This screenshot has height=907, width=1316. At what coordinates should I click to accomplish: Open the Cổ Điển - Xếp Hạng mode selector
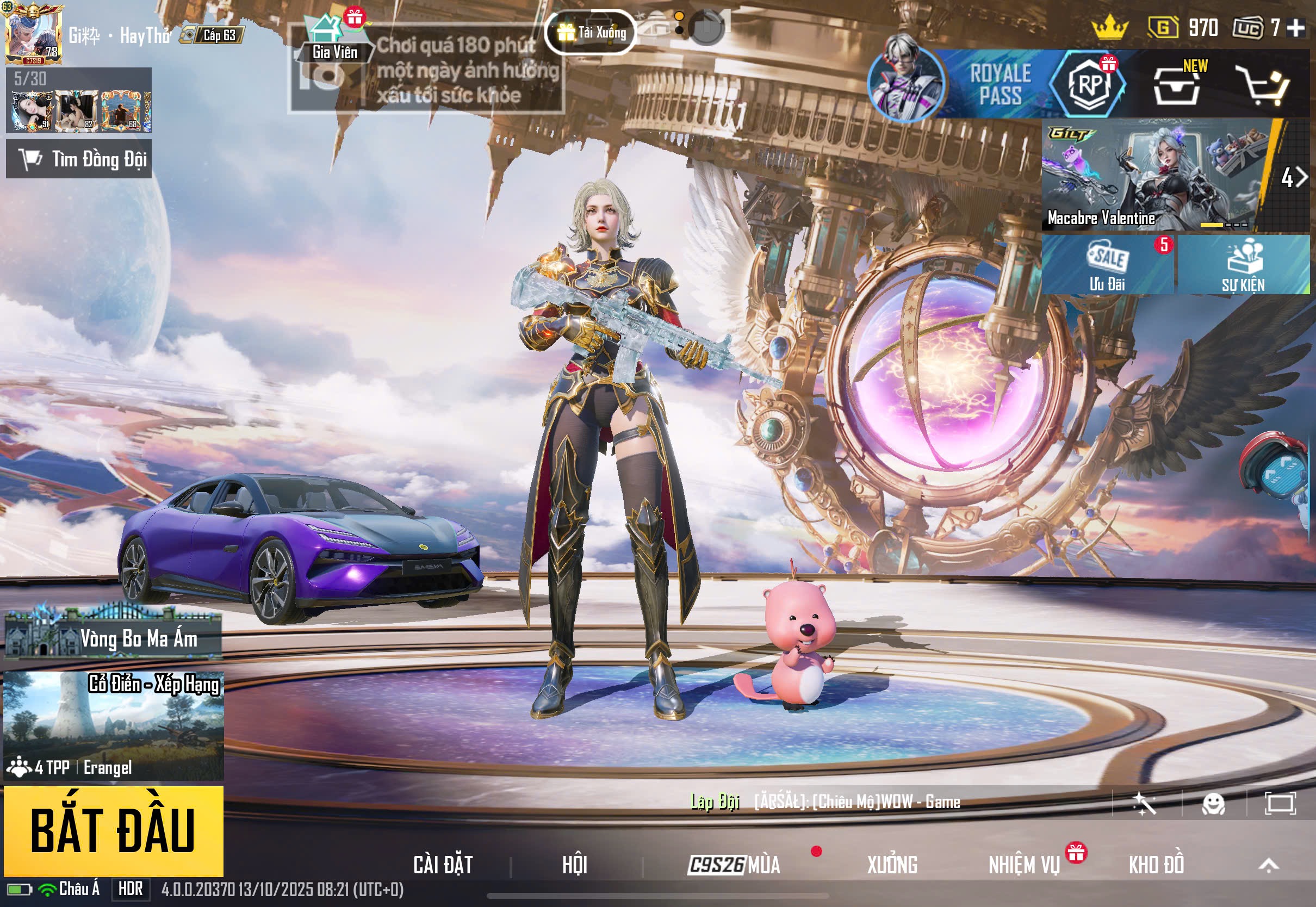[113, 726]
